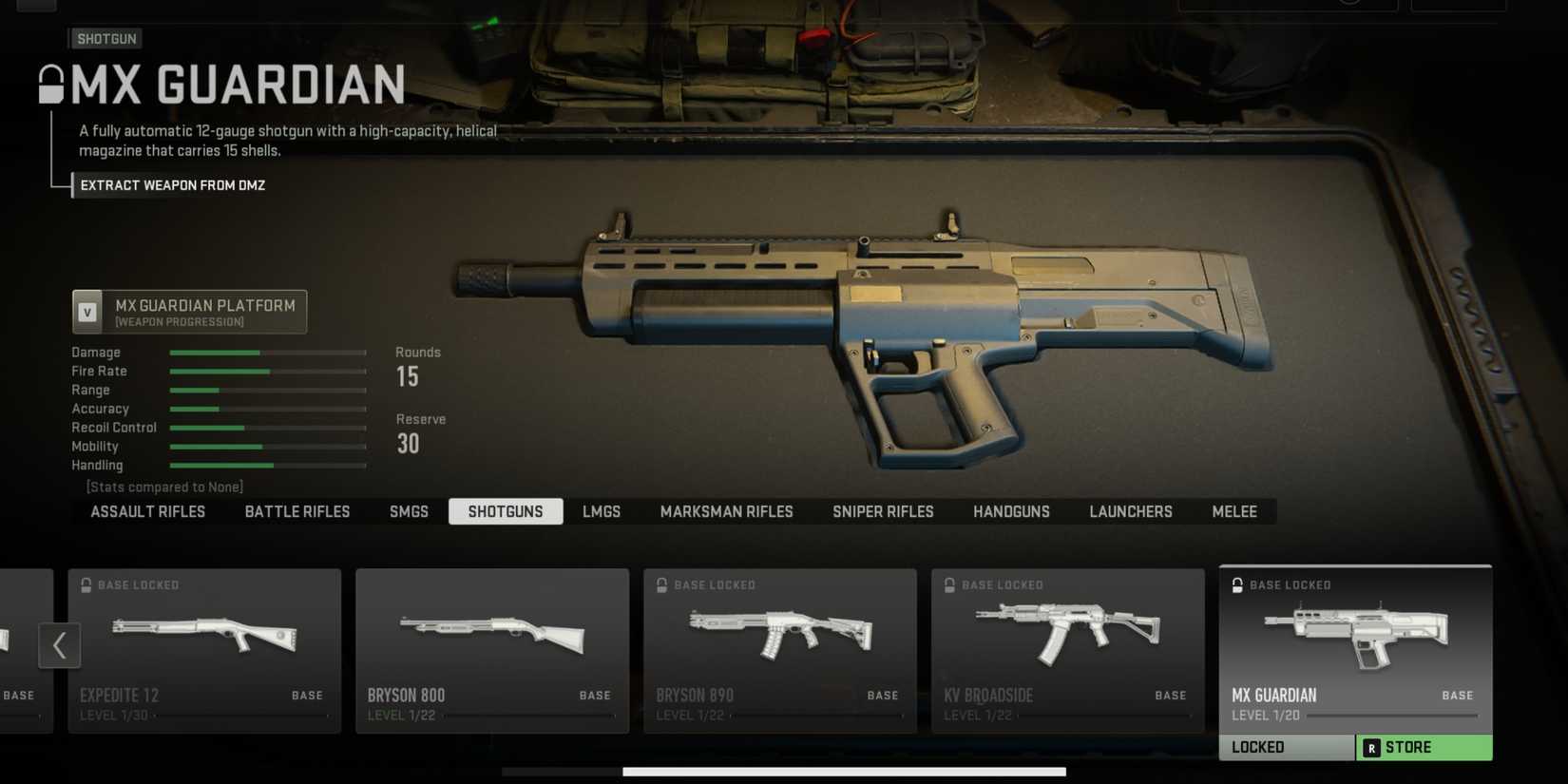Click the R key prompt inside the Store button
Viewport: 1568px width, 784px height.
click(1371, 748)
